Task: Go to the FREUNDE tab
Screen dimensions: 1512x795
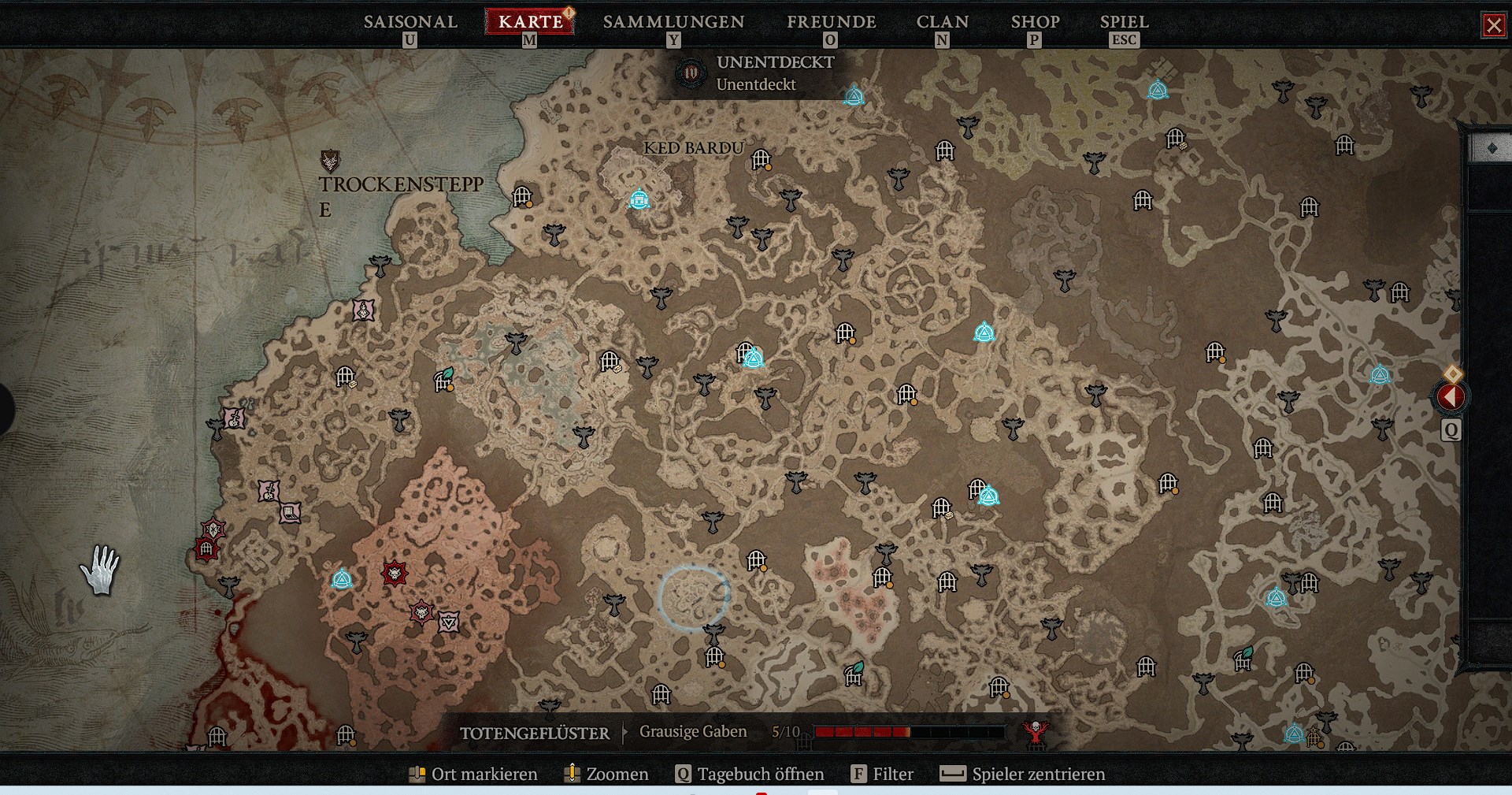Action: [831, 22]
